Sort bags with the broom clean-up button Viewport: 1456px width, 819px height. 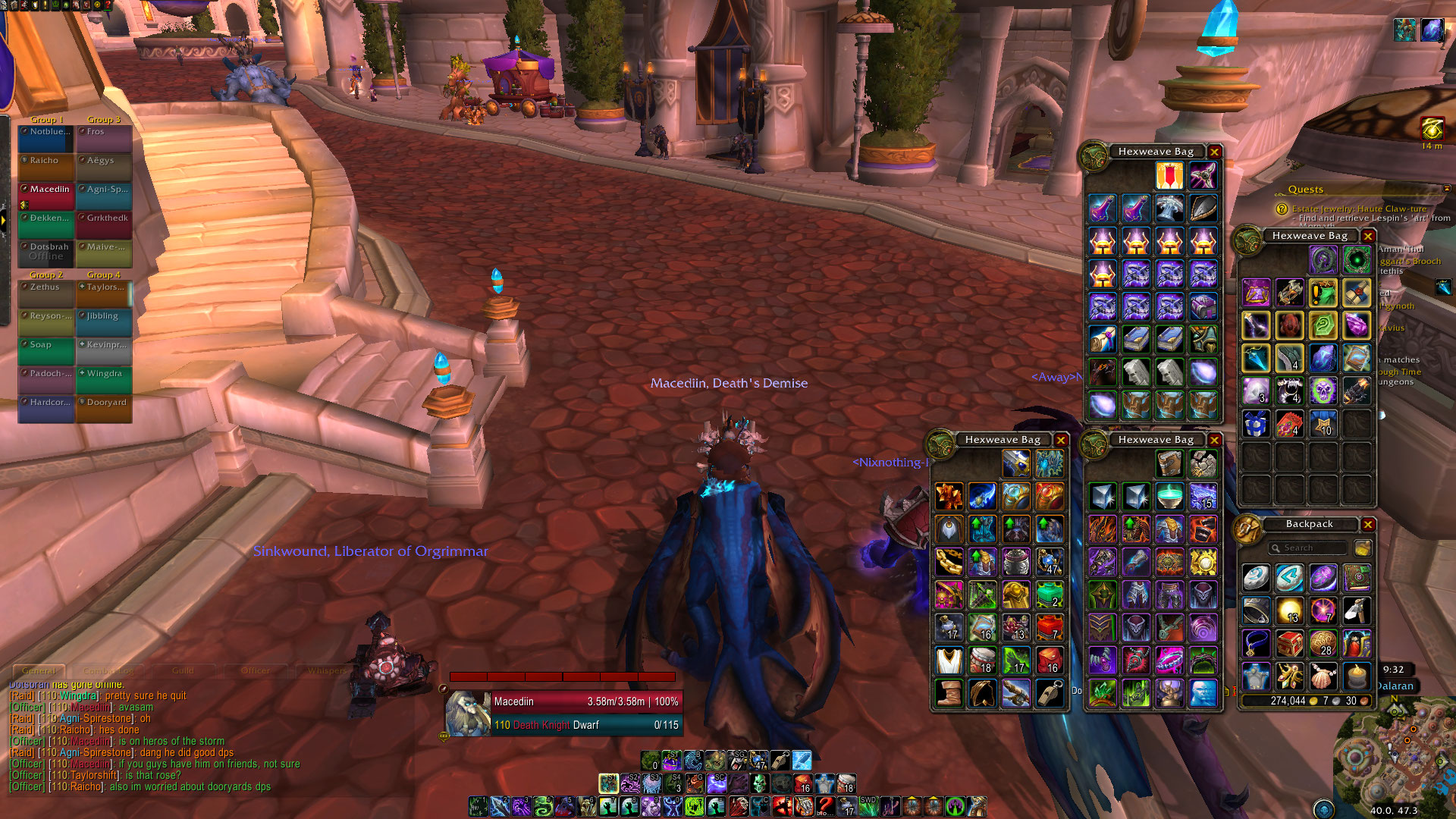pyautogui.click(x=1363, y=548)
